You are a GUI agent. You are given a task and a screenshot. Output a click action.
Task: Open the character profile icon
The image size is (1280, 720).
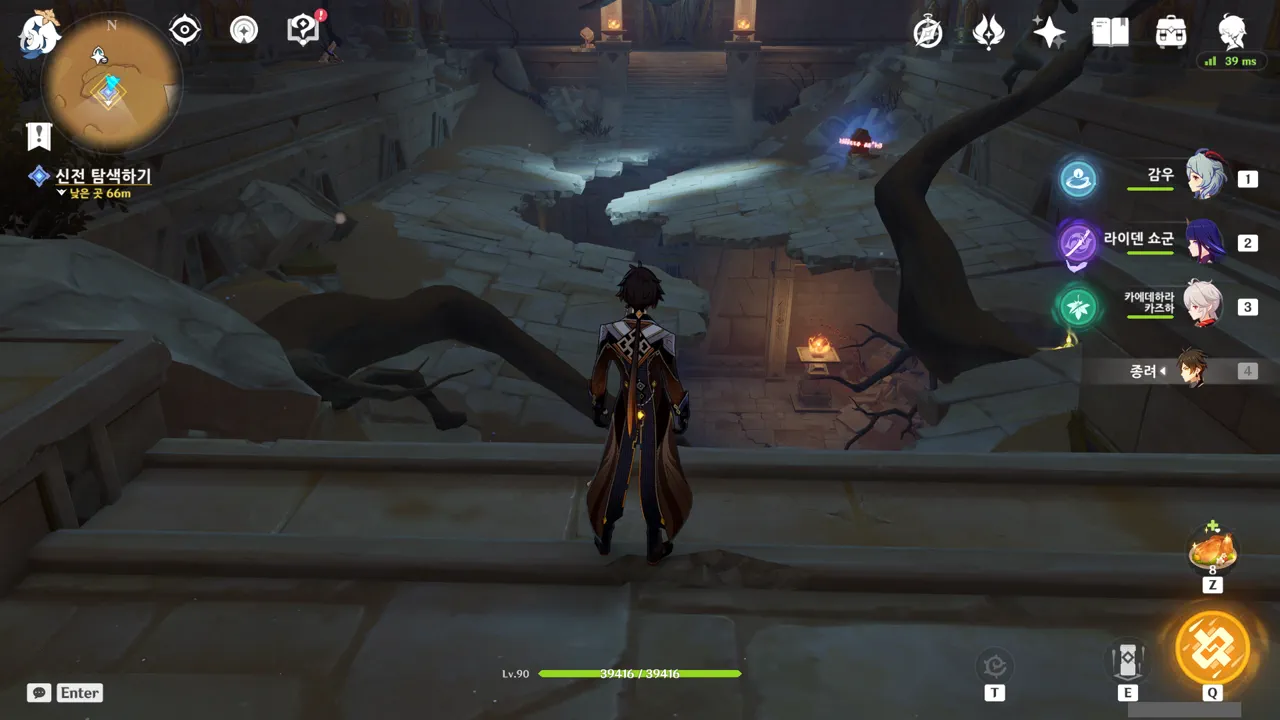tap(1232, 32)
